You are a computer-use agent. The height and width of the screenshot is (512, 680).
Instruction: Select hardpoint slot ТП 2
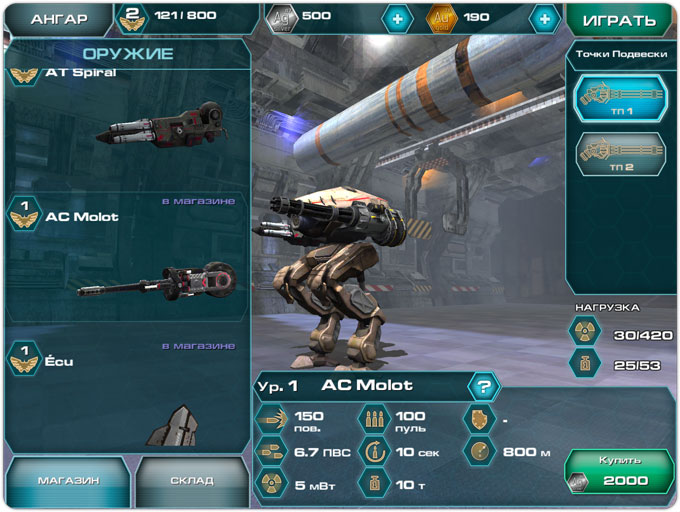coord(620,155)
